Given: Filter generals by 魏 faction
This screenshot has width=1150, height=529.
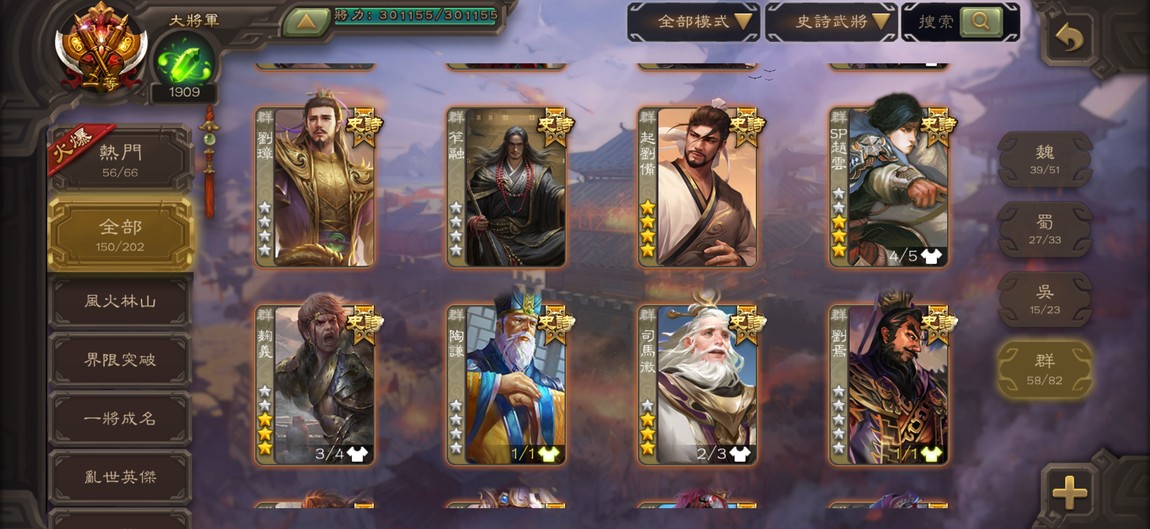Looking at the screenshot, I should [1044, 159].
